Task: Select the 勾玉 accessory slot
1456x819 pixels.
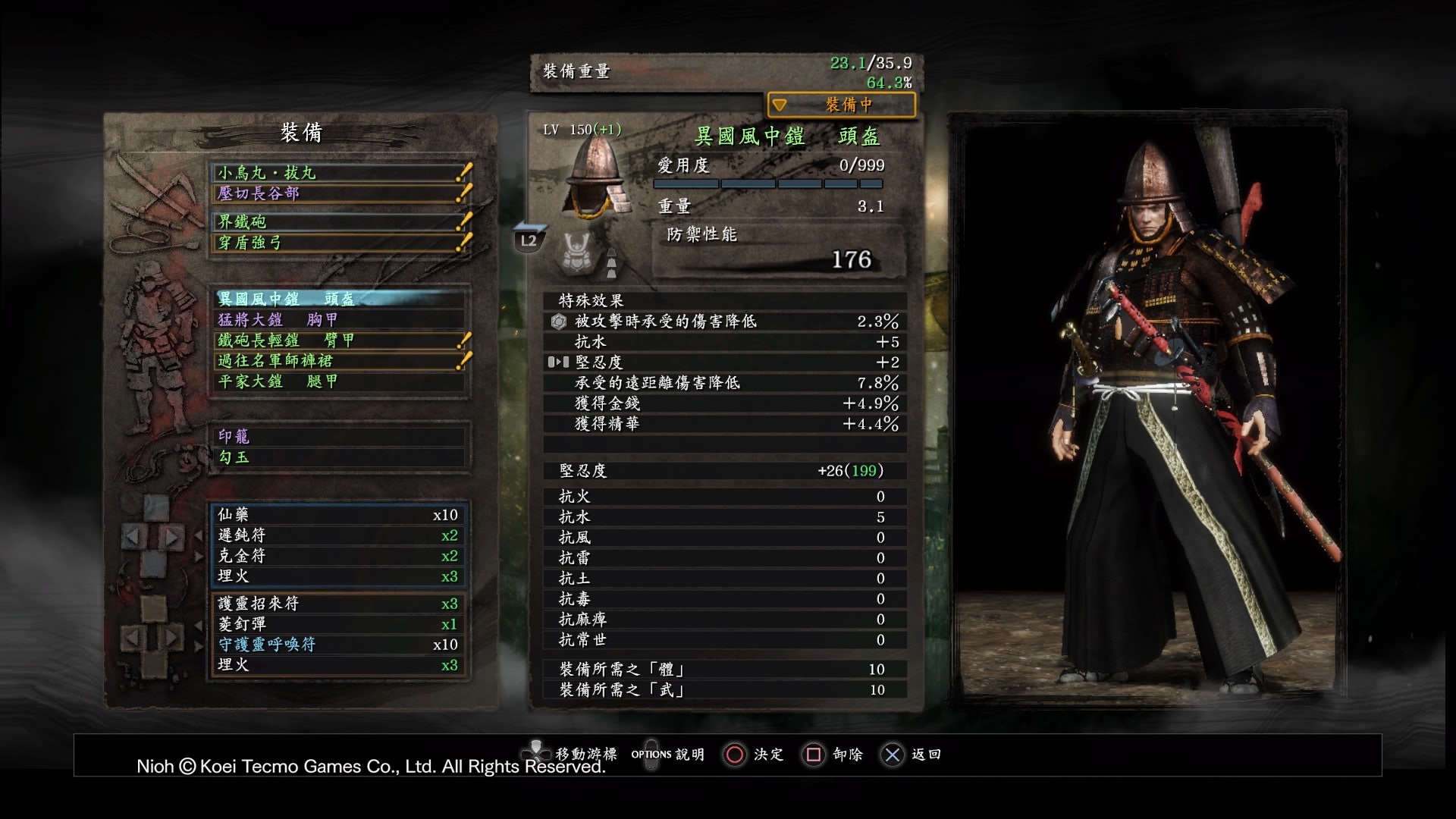Action: [x=337, y=457]
